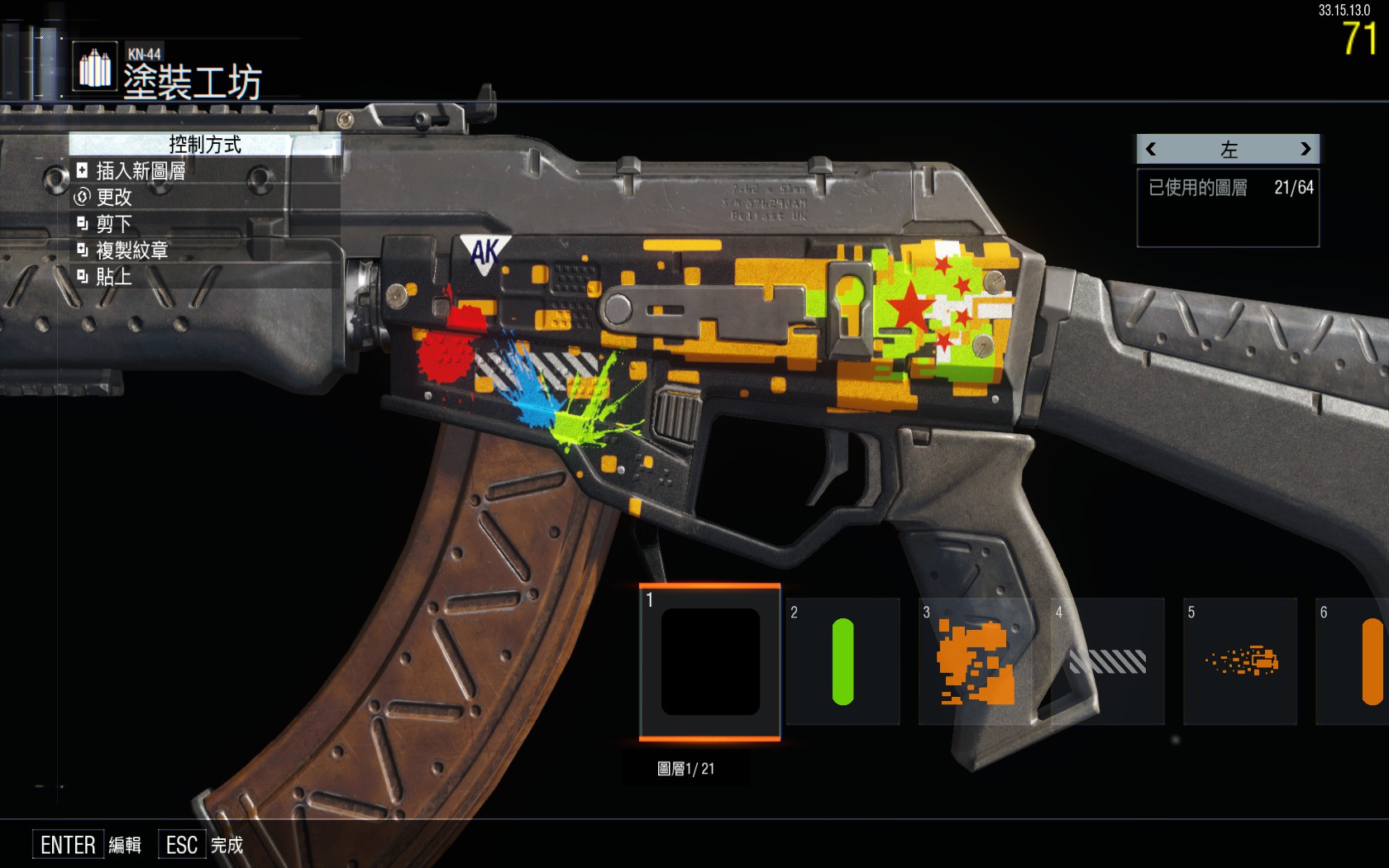Click the left arrow of the side selector
This screenshot has height=868, width=1389.
(1151, 150)
